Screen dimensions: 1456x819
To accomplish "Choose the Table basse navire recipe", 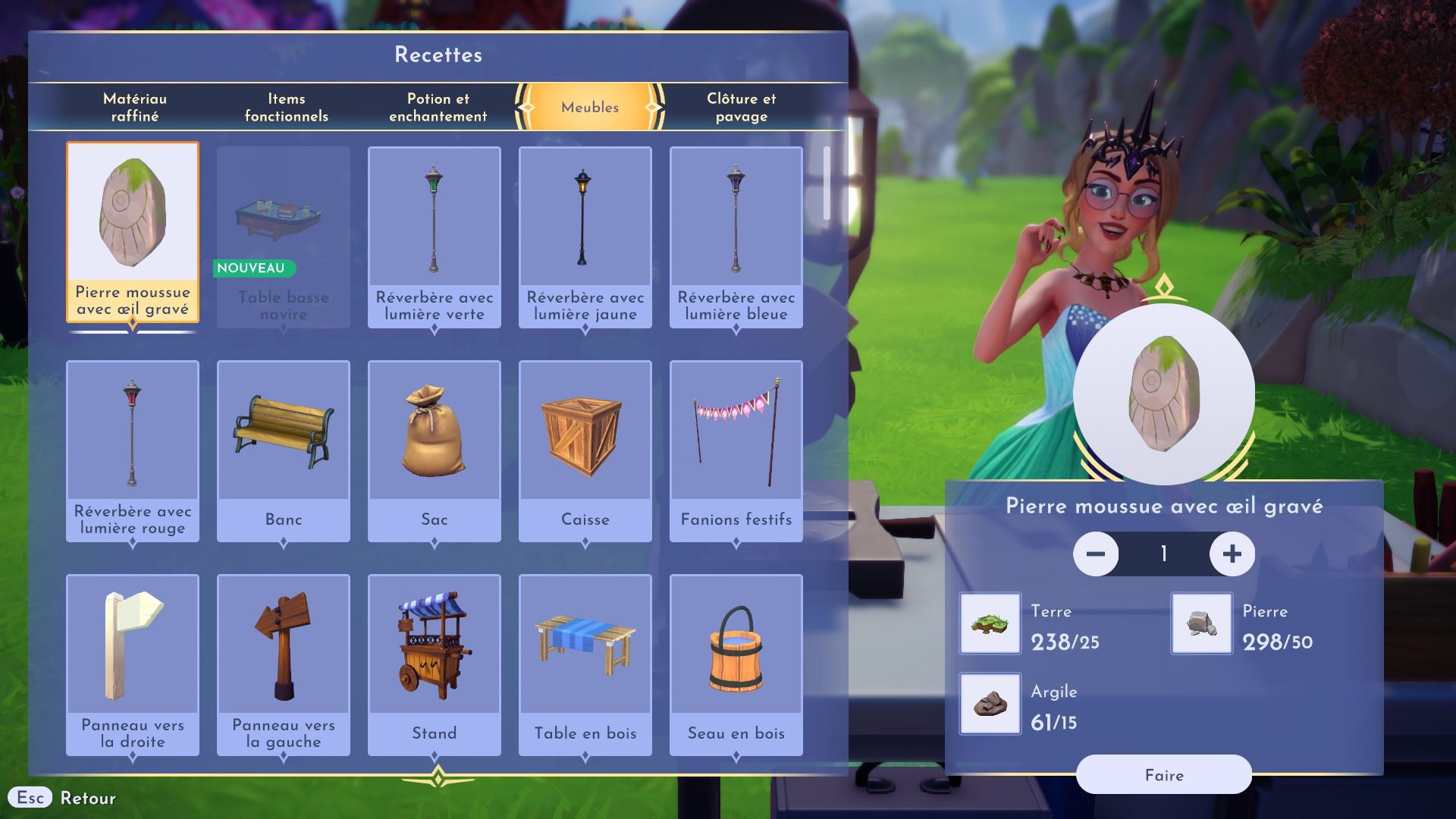I will (x=284, y=237).
